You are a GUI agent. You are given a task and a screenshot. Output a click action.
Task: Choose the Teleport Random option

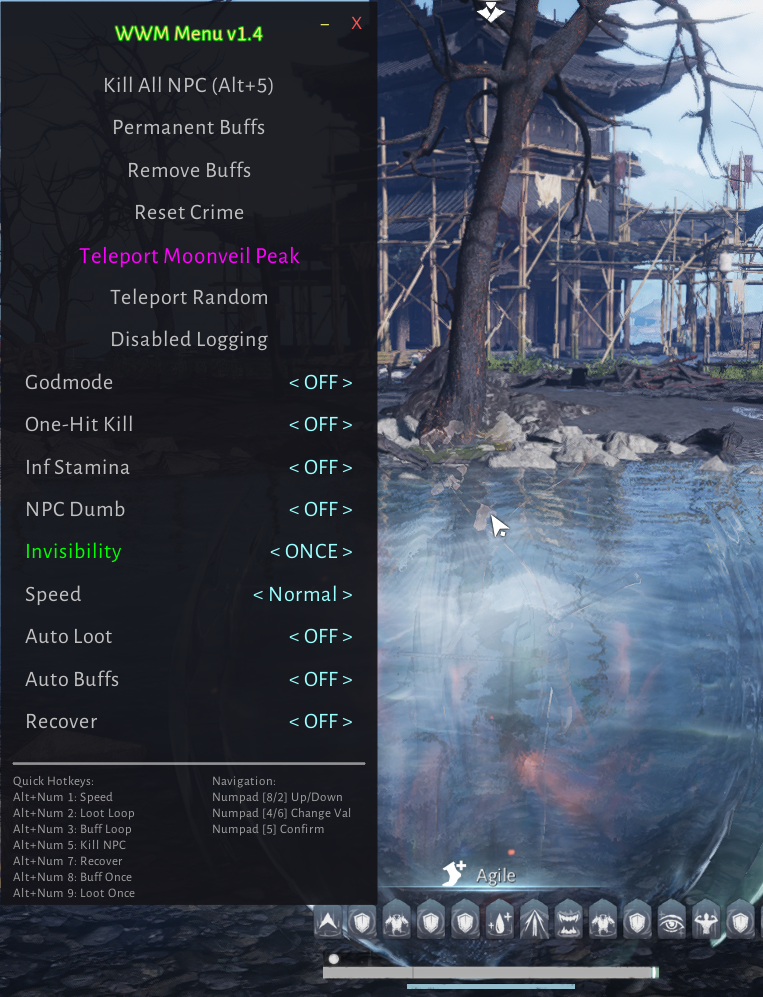coord(189,298)
